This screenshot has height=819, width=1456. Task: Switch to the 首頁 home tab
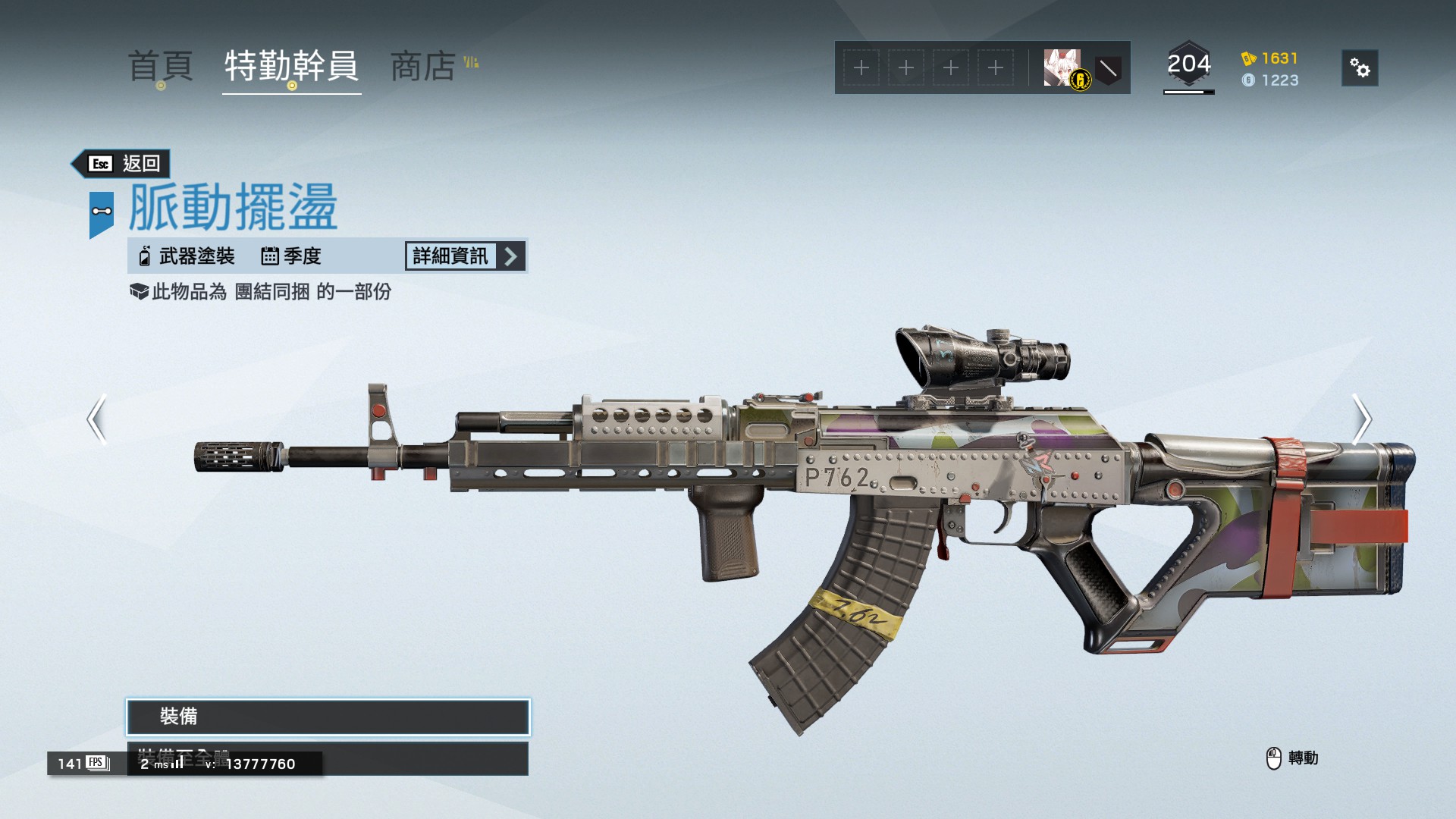[x=160, y=66]
